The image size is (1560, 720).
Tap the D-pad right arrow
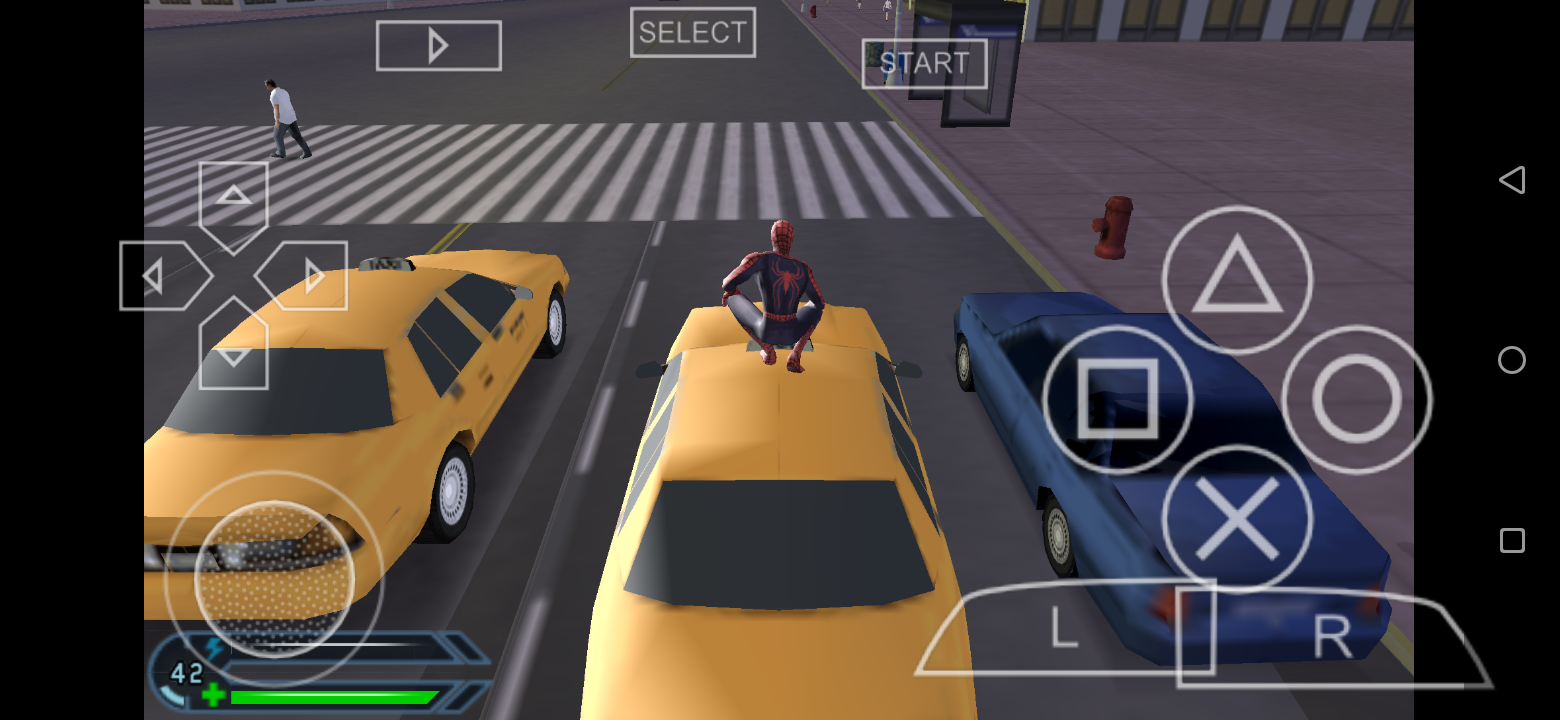coord(306,275)
